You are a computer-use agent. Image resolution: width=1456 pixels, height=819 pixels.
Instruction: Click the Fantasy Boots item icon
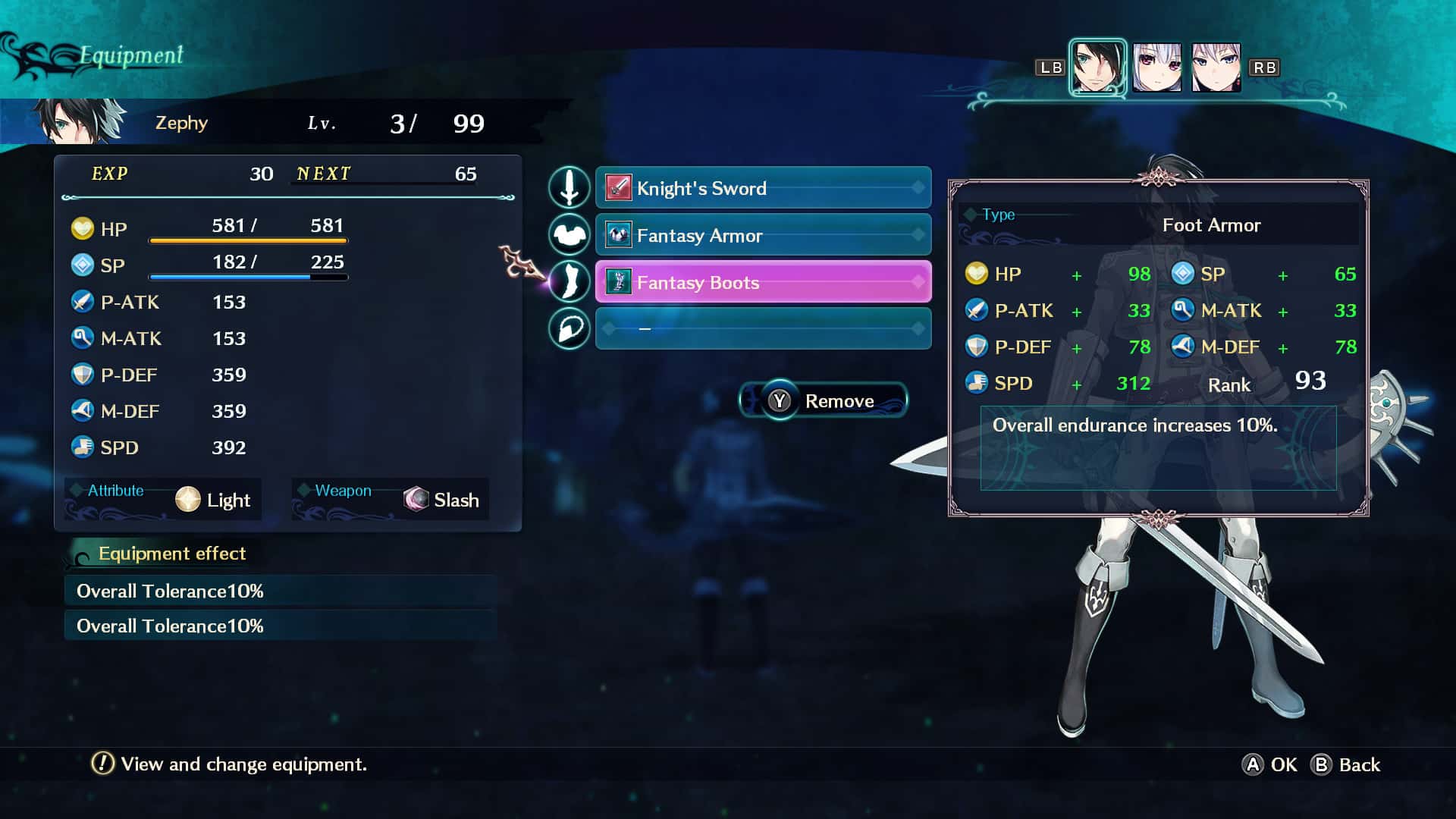coord(617,282)
